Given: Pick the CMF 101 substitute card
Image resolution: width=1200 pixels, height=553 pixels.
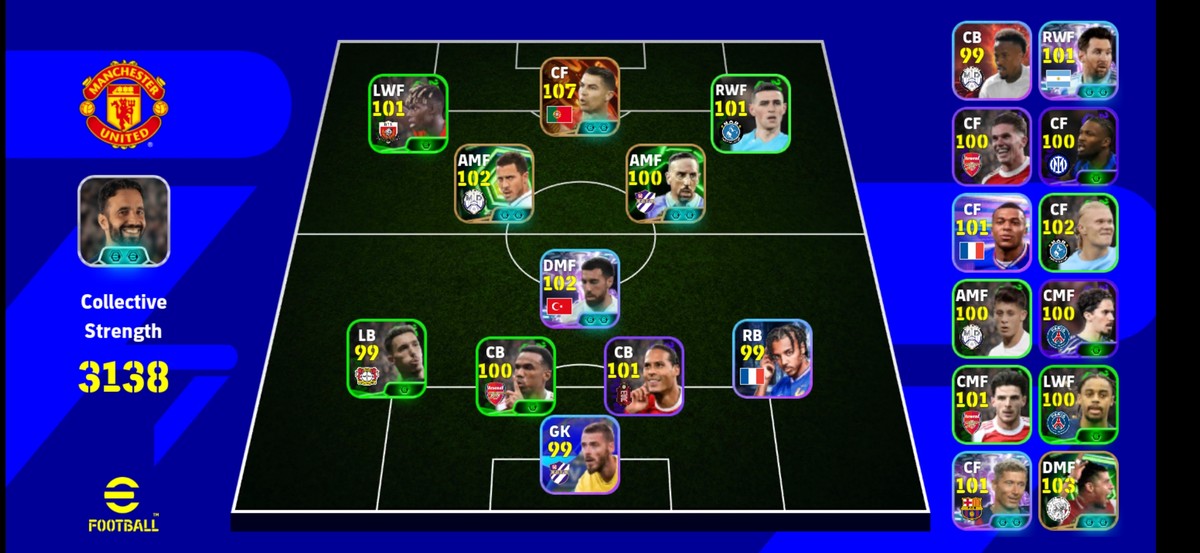Looking at the screenshot, I should [x=991, y=404].
